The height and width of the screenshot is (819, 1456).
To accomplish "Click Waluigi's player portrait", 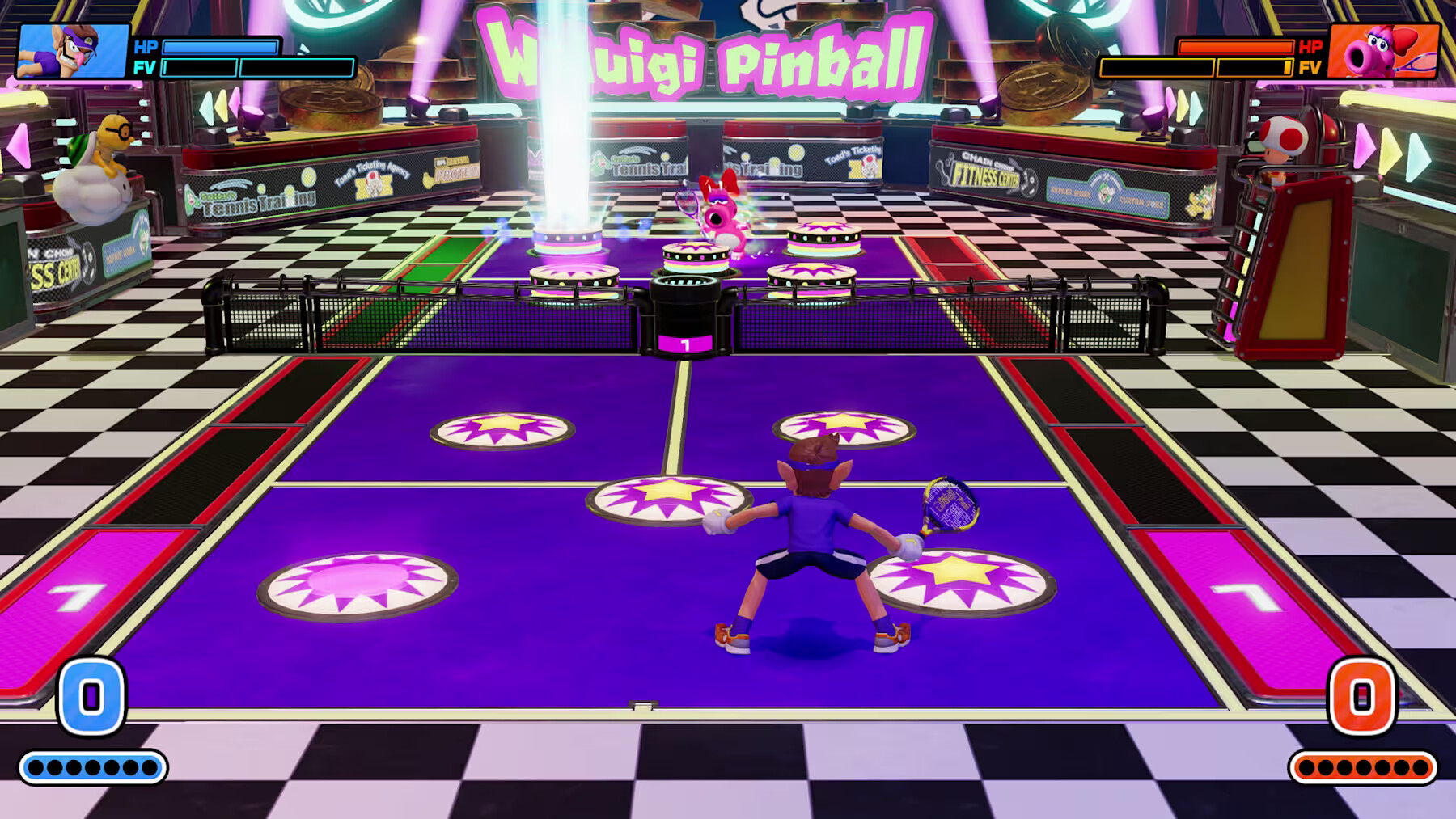I will [x=73, y=51].
